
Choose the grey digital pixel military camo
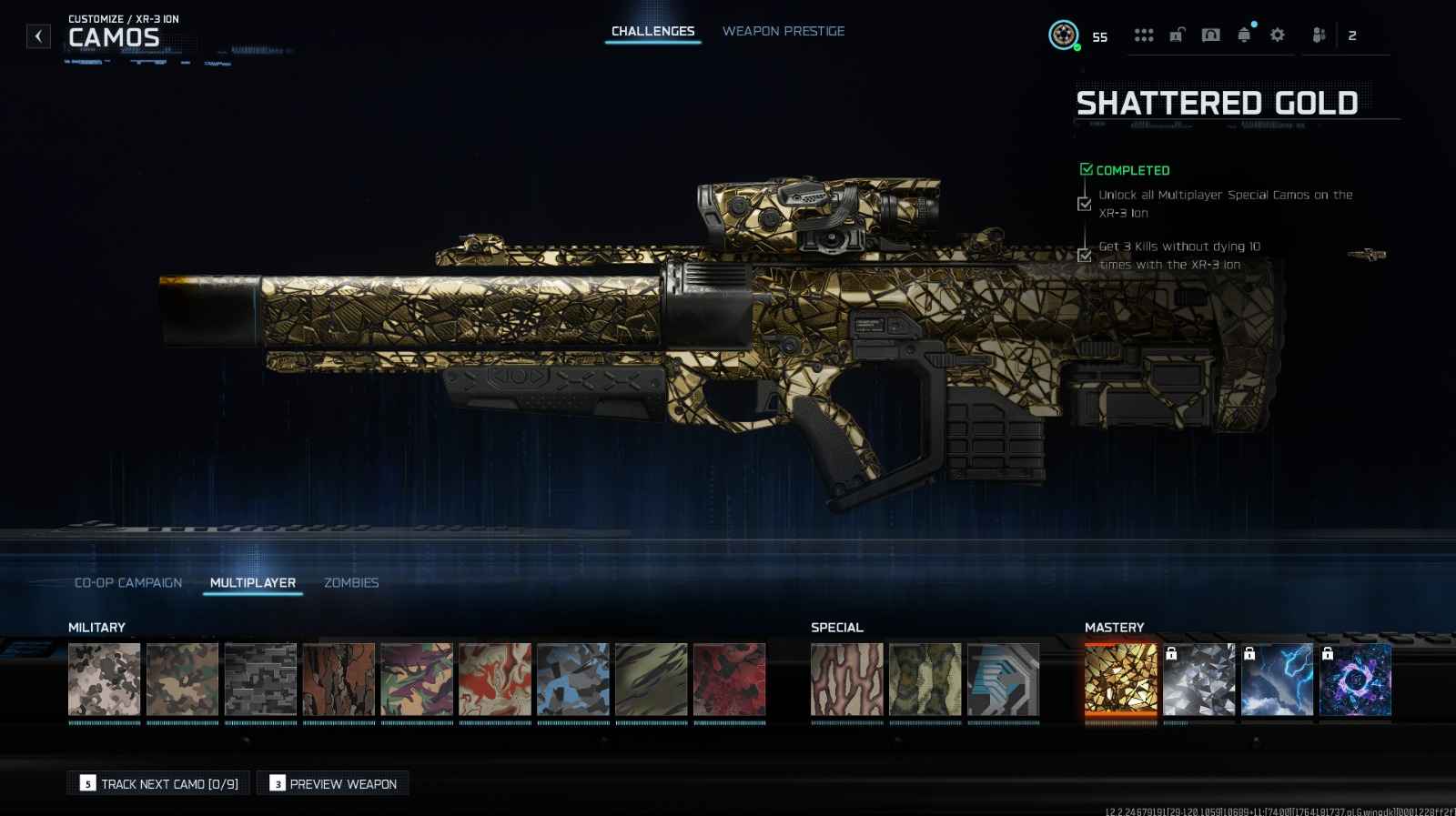tap(260, 680)
